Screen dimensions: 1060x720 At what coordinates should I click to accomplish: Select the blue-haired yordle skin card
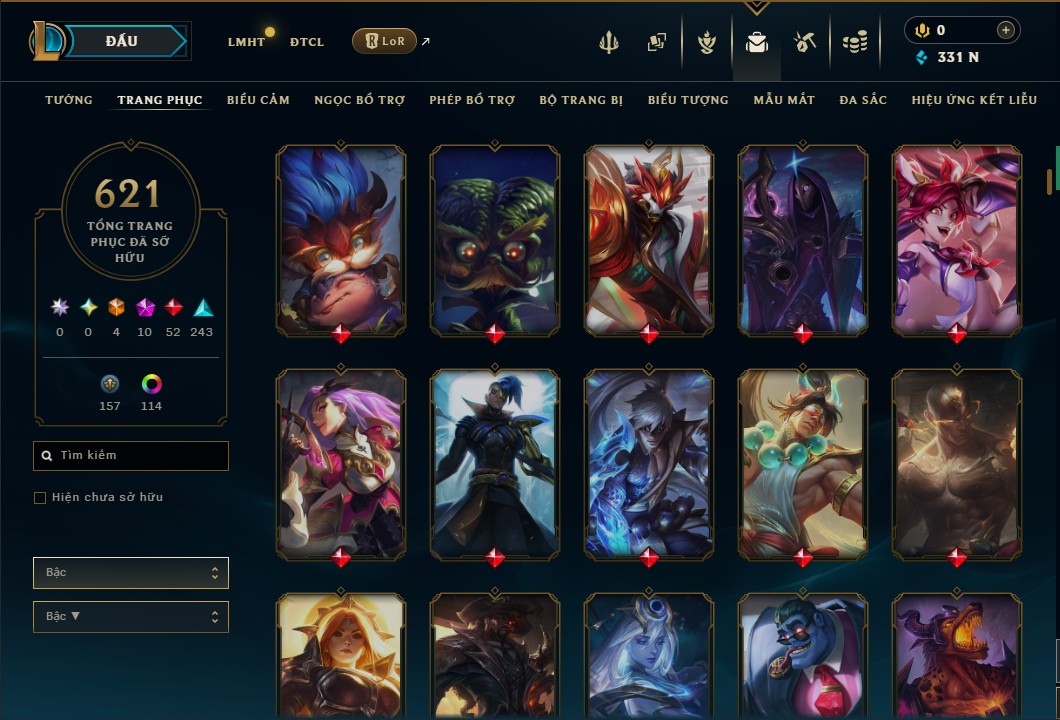coord(341,238)
